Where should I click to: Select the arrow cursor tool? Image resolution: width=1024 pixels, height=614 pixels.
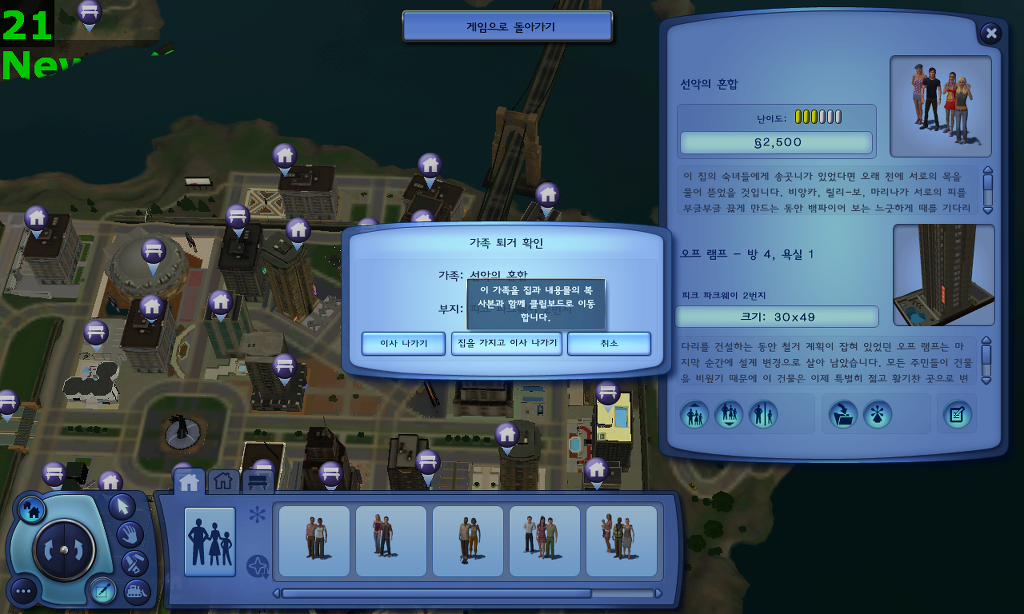(x=121, y=506)
